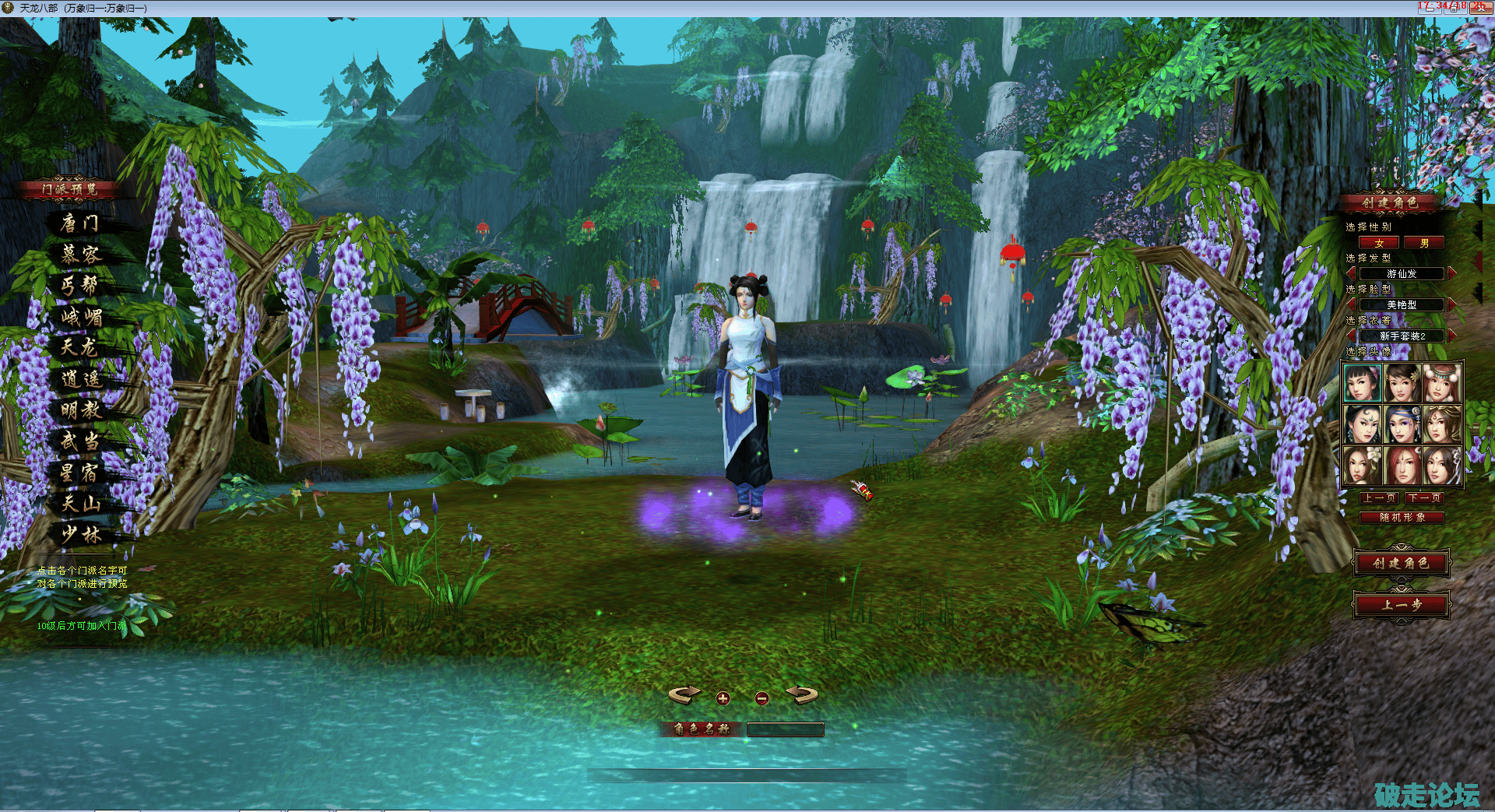Select male gender 男
The image size is (1495, 812).
pos(1424,243)
